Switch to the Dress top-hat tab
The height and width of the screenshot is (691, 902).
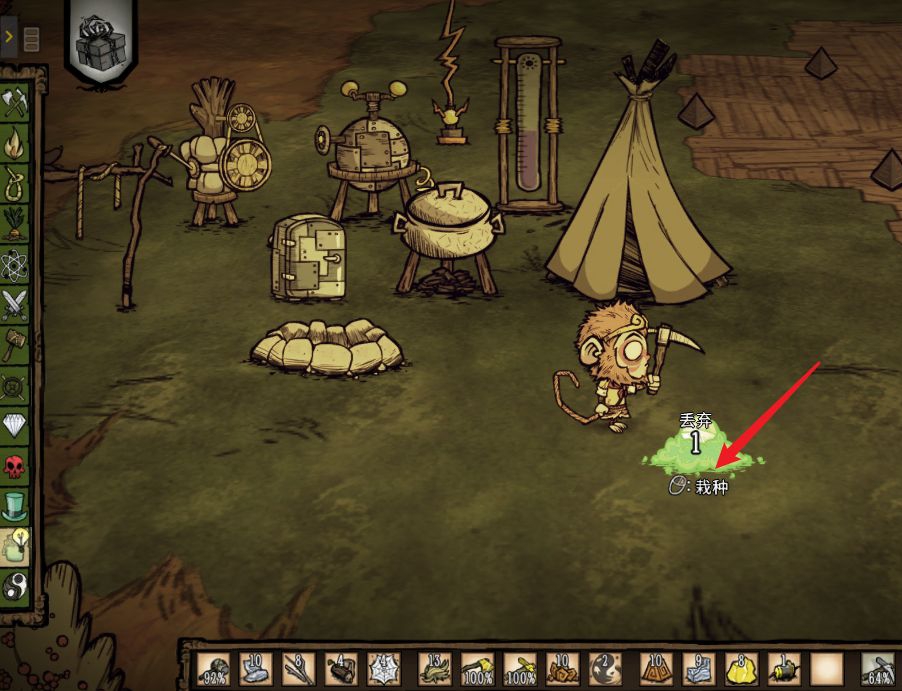coord(16,505)
